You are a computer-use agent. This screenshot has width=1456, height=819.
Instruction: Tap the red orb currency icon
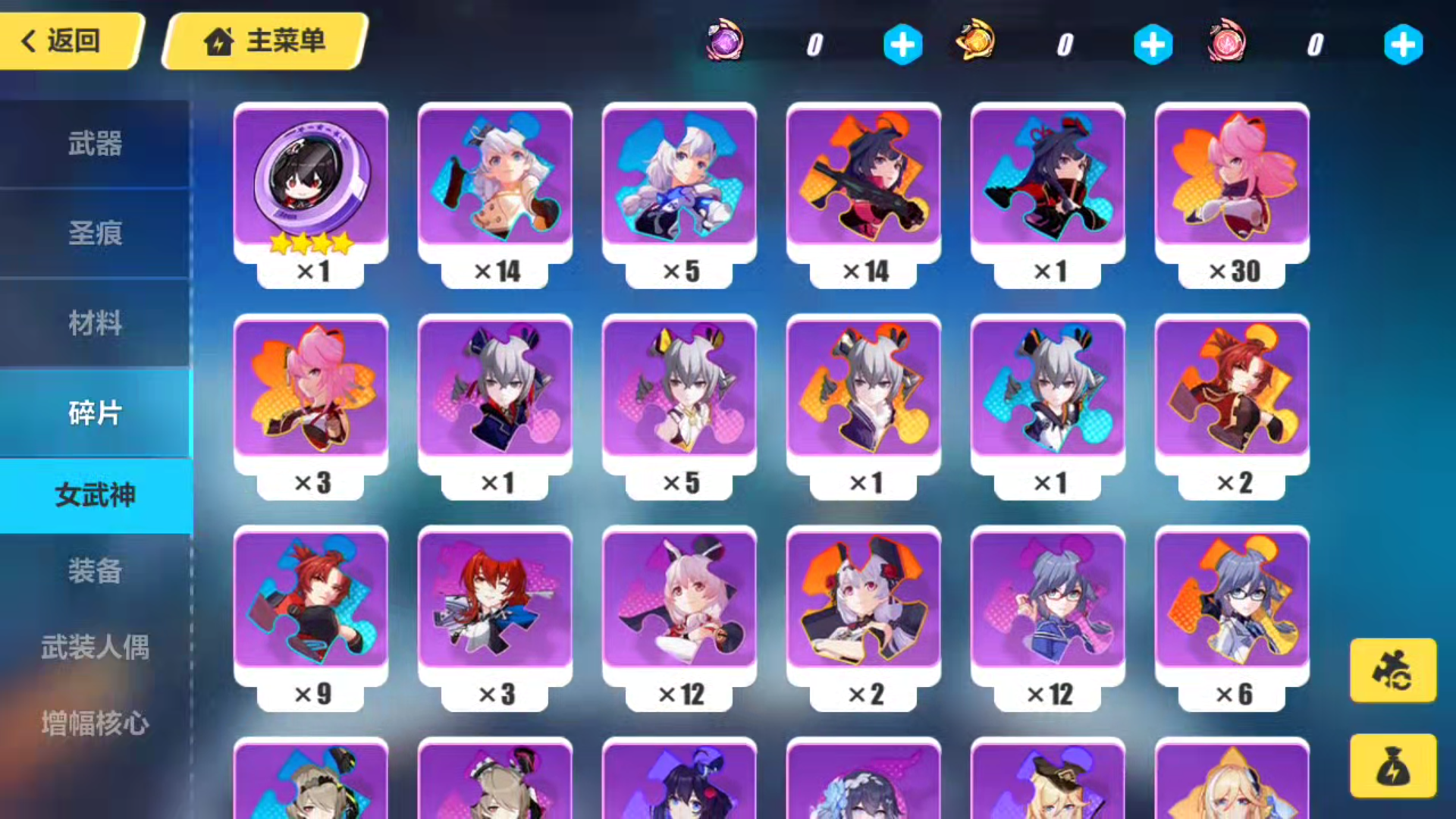coord(1225,44)
